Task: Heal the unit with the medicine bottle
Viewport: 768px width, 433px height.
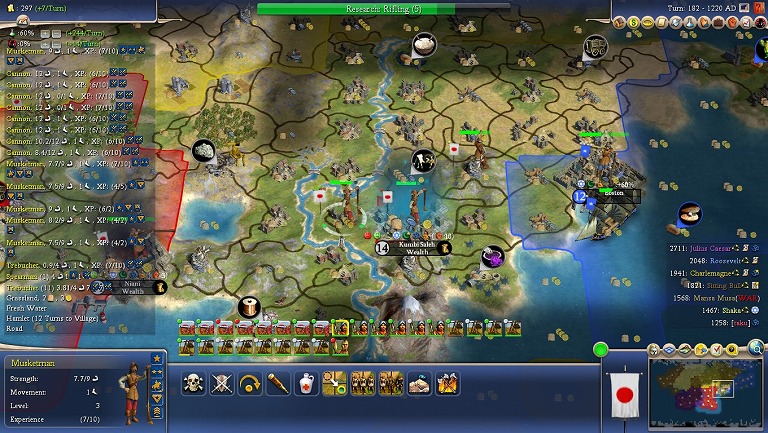Action: (306, 382)
